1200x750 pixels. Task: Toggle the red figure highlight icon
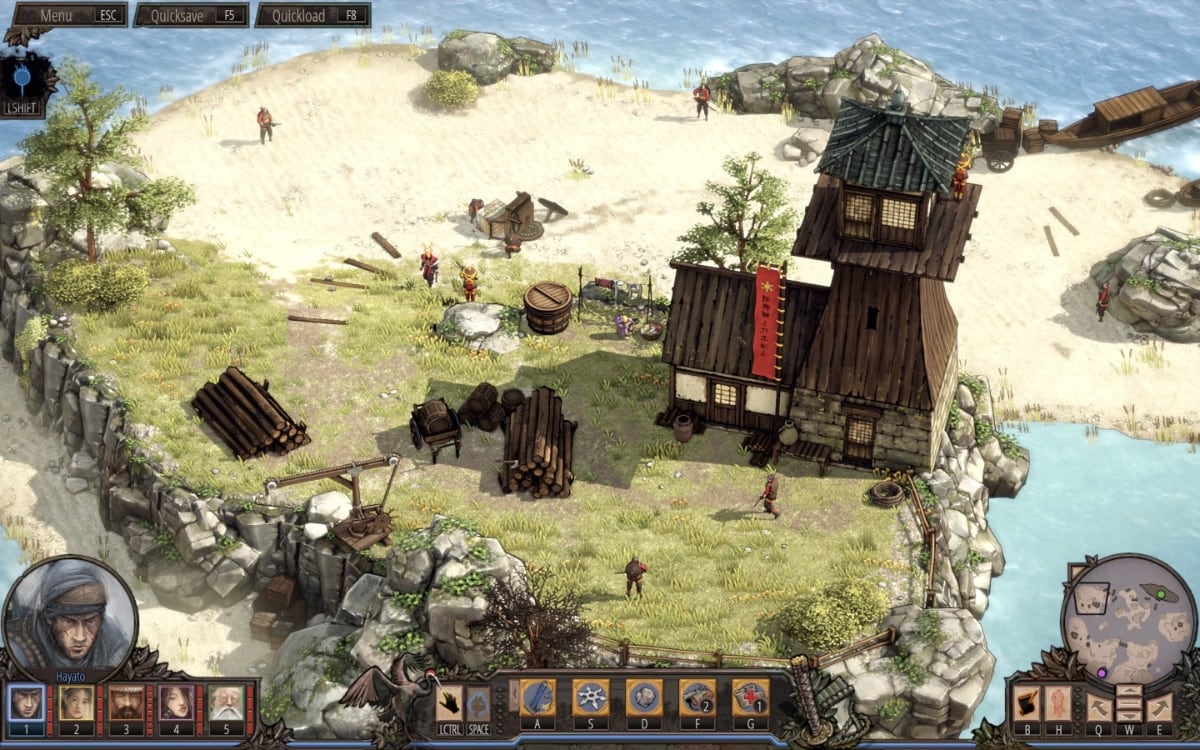coord(1058,703)
